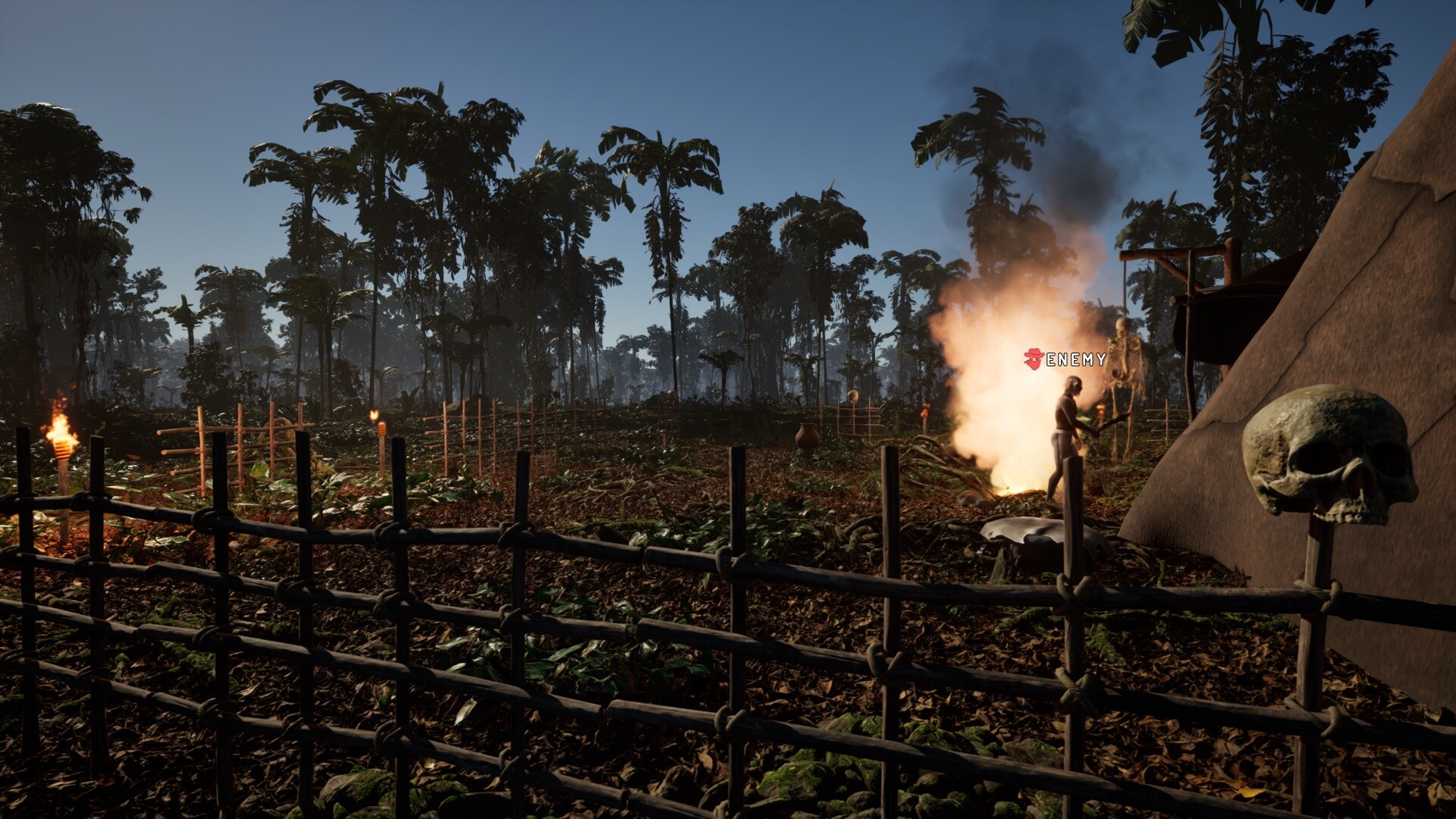Viewport: 1456px width, 819px height.
Task: Click the burning torch on the far left
Action: (x=61, y=444)
